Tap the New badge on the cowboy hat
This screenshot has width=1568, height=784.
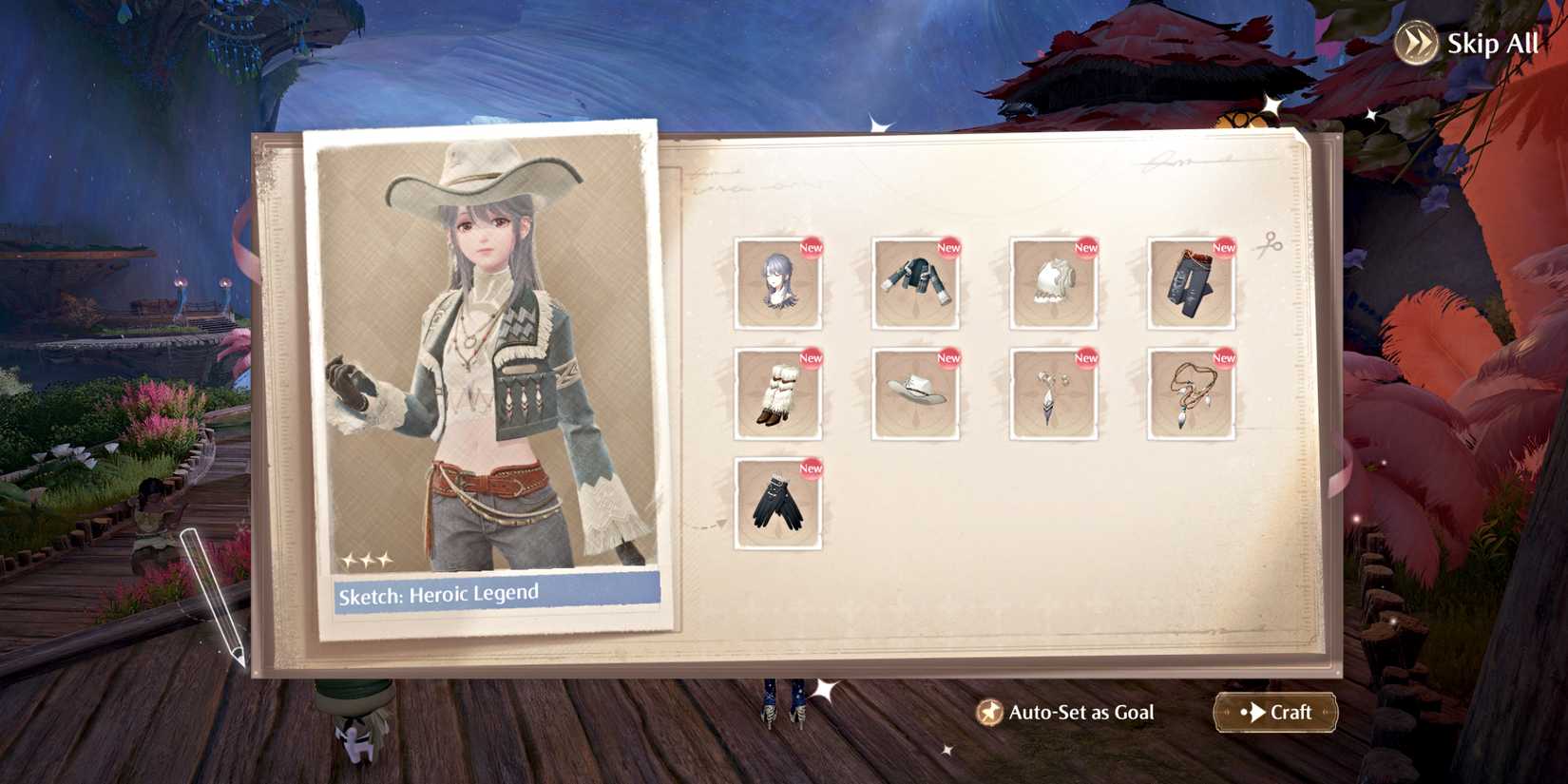[947, 358]
